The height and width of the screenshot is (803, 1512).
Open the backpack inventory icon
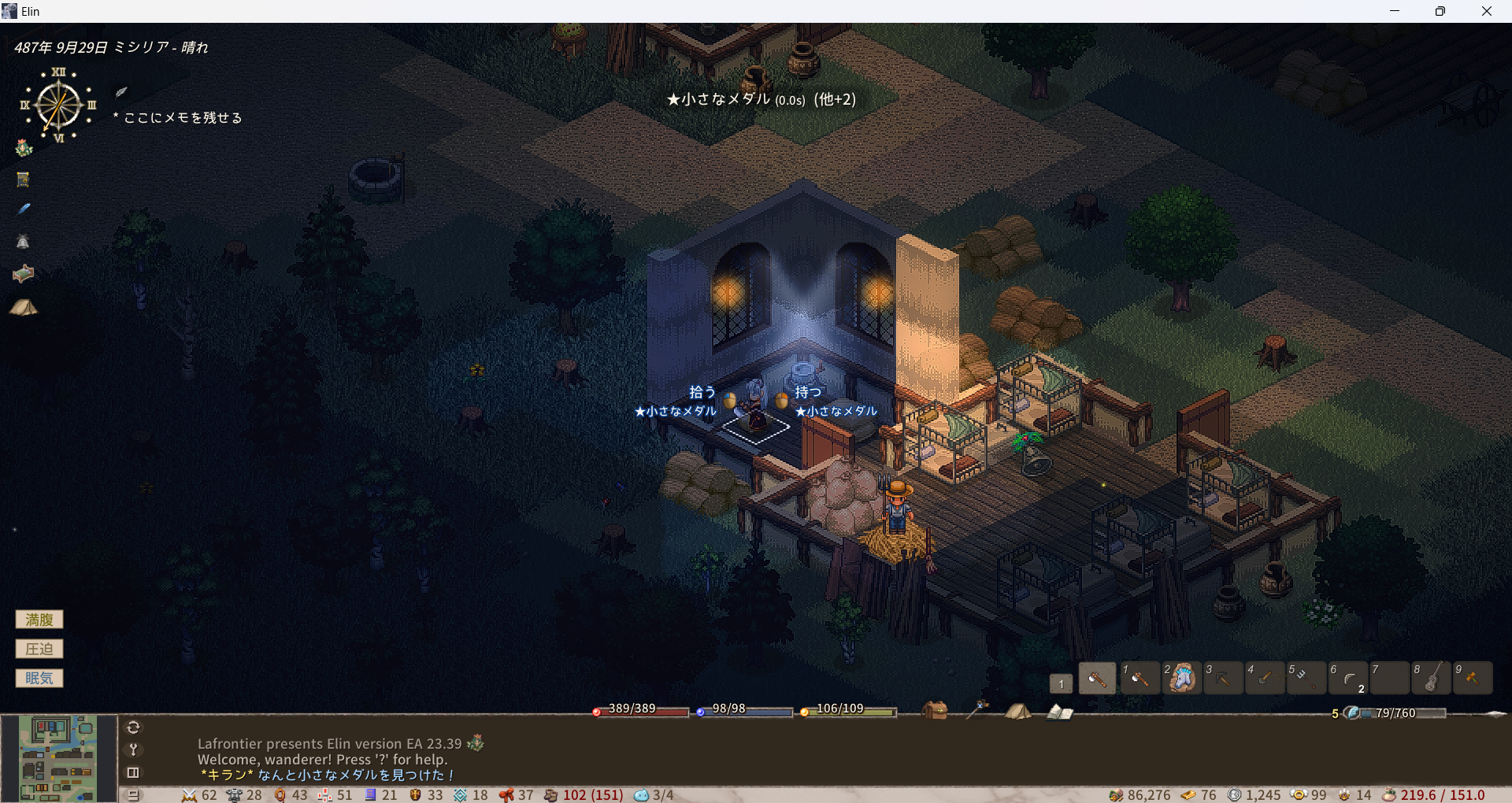coord(935,710)
